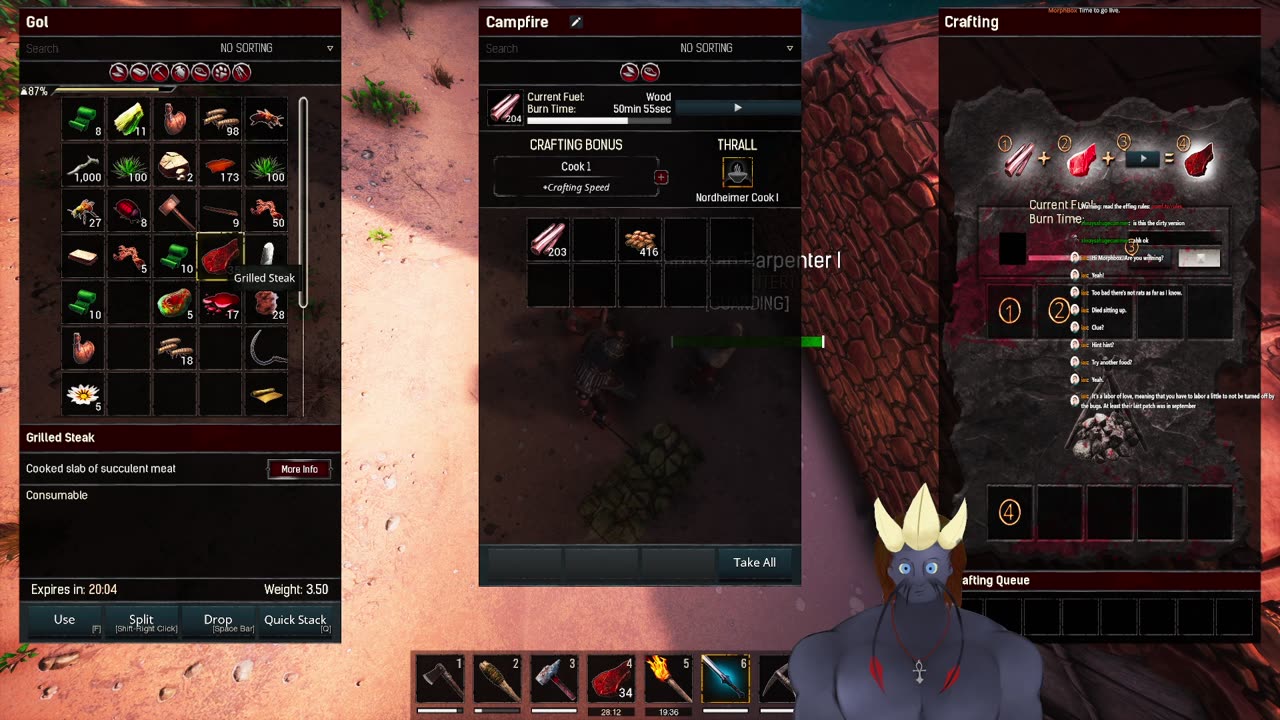Quick Stack items into the campfire

295,620
